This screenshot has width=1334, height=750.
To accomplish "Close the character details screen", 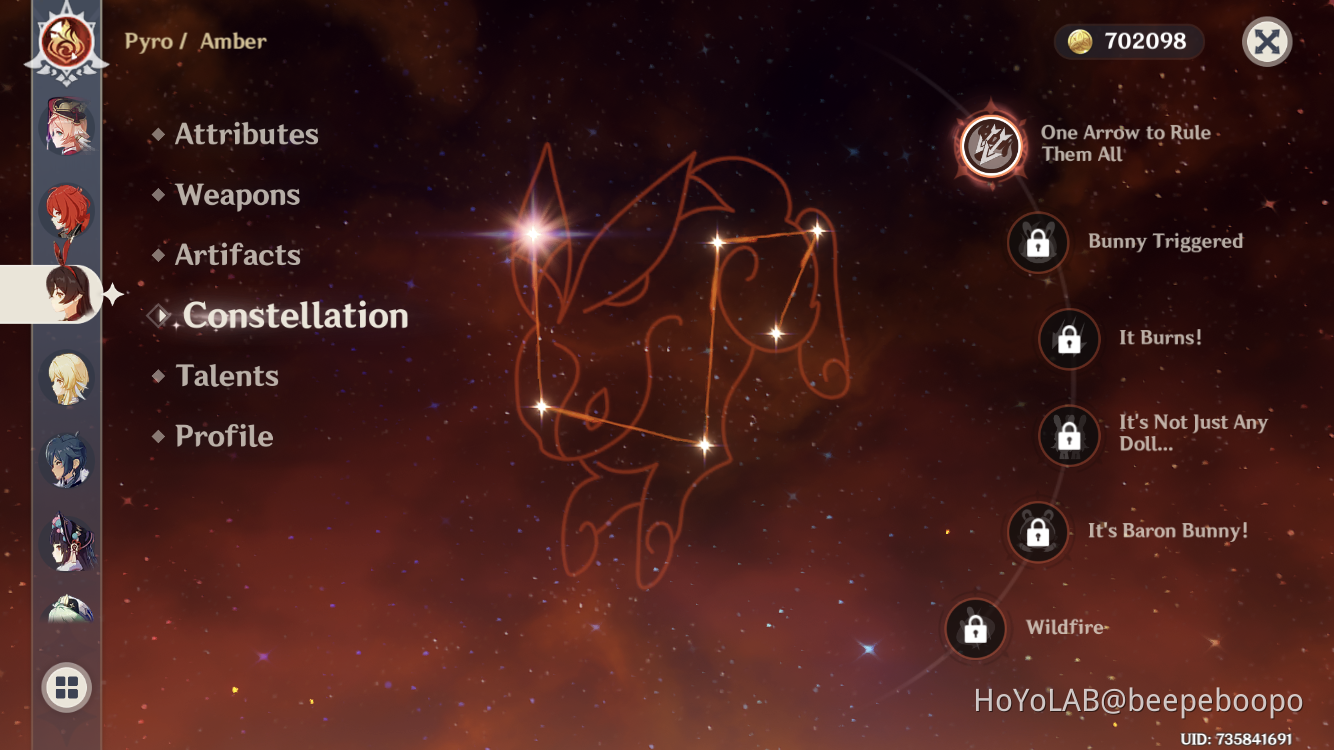I will click(x=1267, y=42).
